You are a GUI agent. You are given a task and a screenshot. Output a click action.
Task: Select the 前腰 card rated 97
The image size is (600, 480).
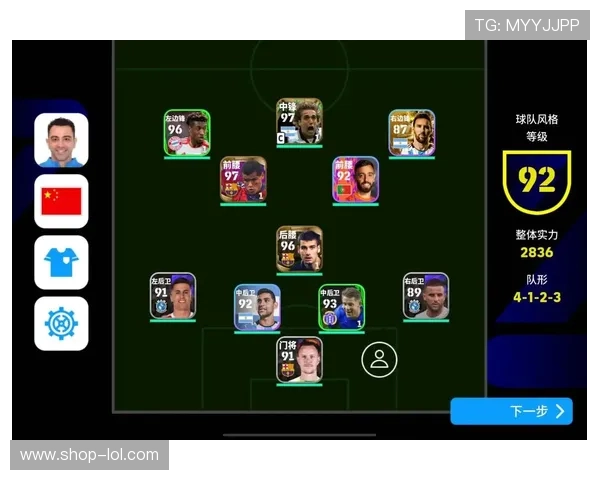click(x=243, y=180)
